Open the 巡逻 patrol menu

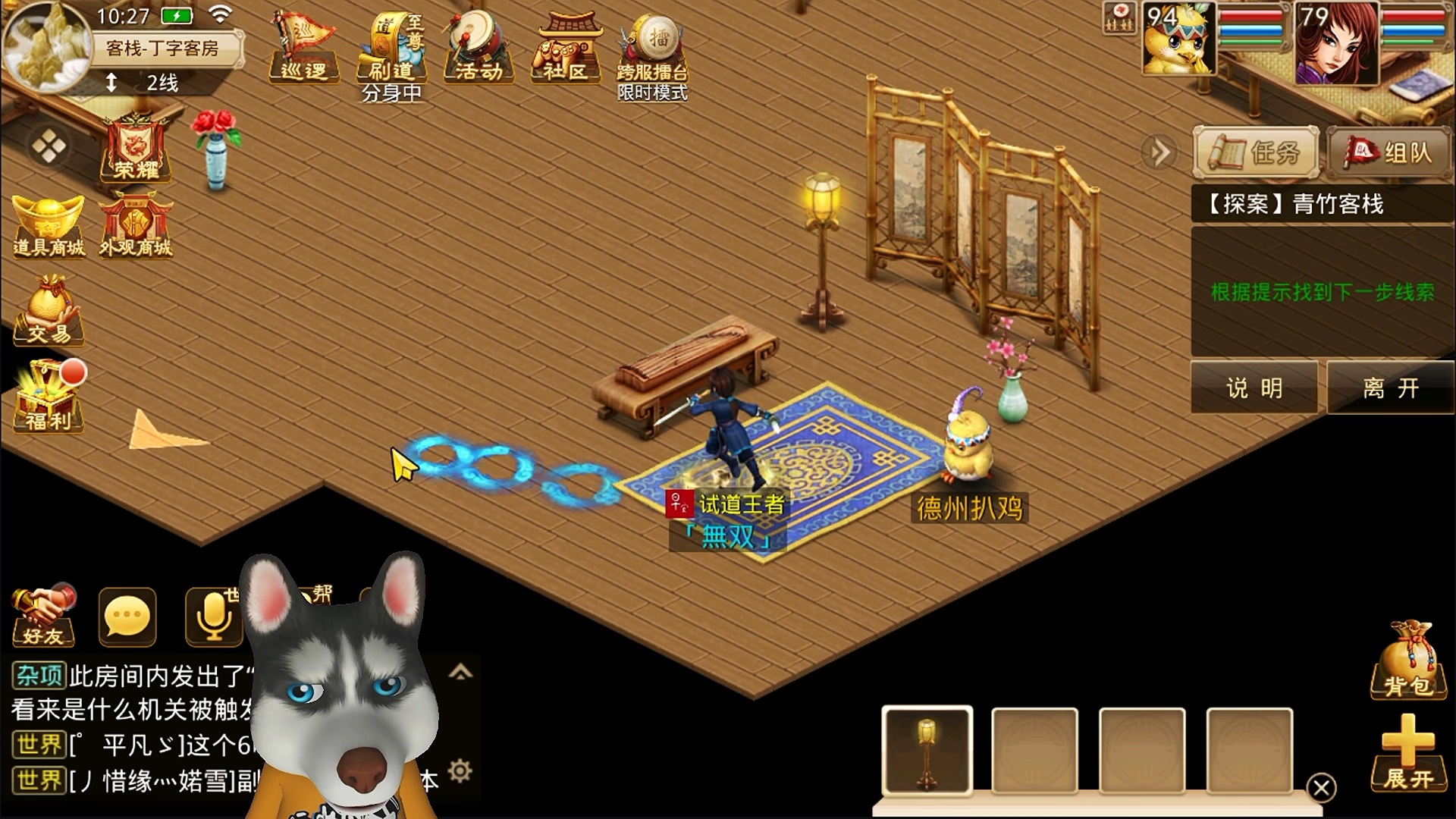point(303,47)
